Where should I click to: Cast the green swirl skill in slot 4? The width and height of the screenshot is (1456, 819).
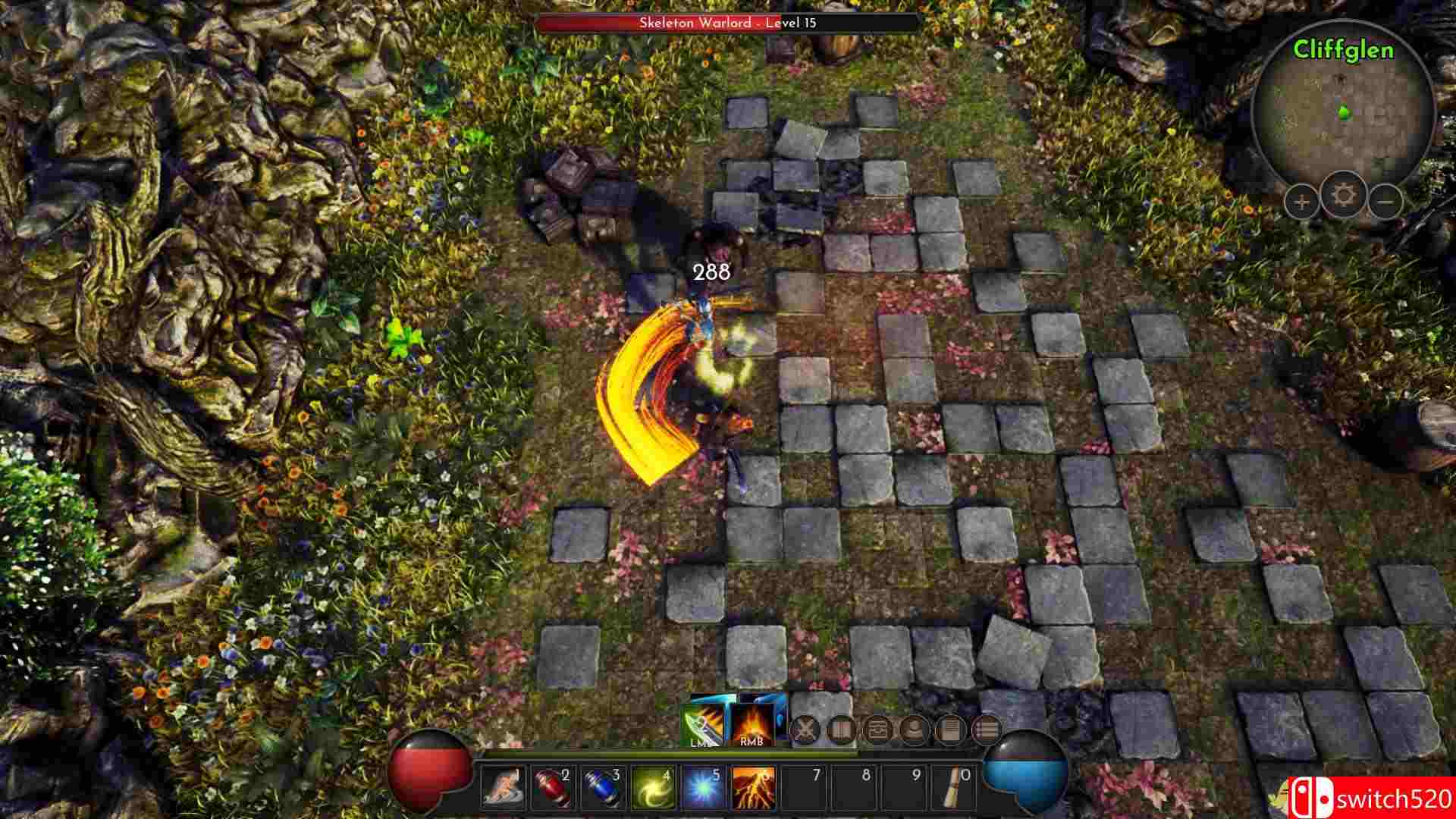click(650, 790)
